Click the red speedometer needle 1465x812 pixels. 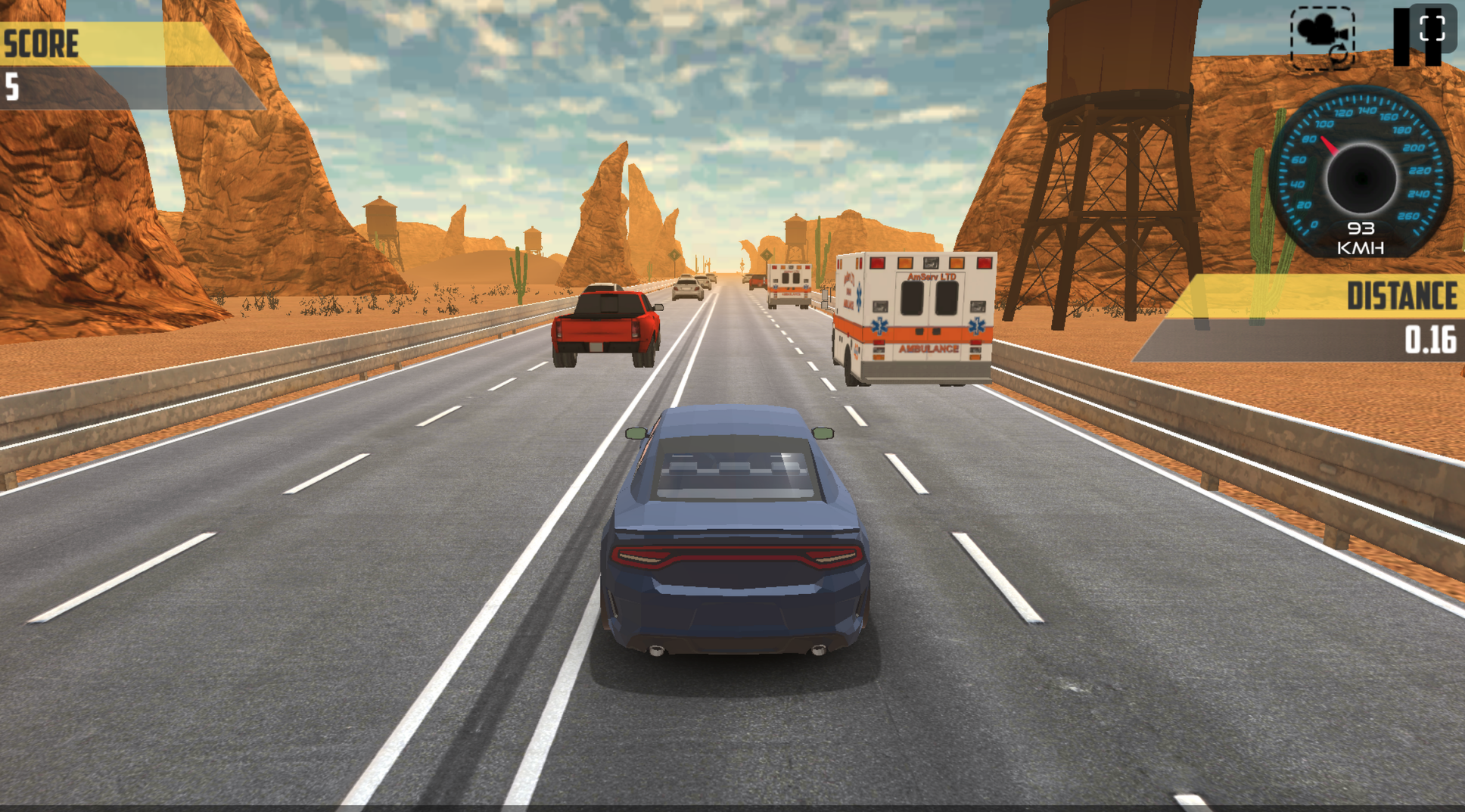pos(1330,144)
